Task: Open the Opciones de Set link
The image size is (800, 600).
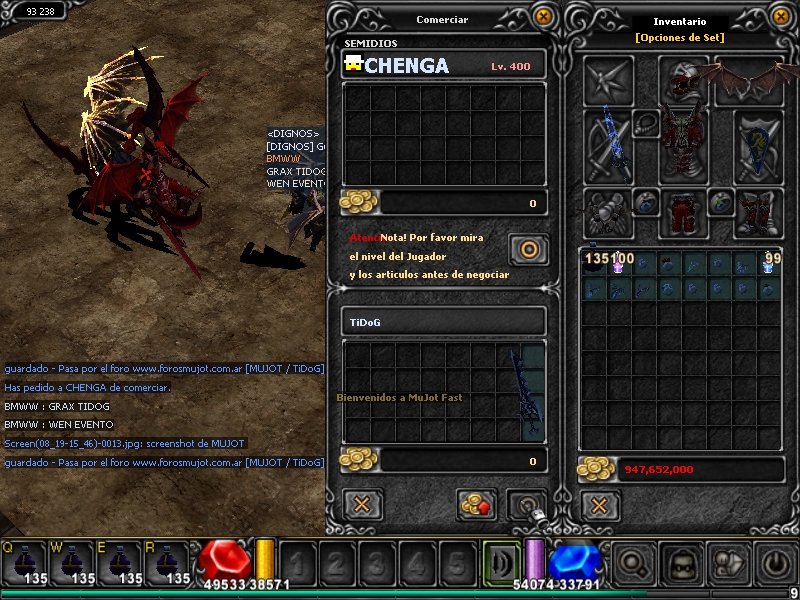Action: [679, 38]
